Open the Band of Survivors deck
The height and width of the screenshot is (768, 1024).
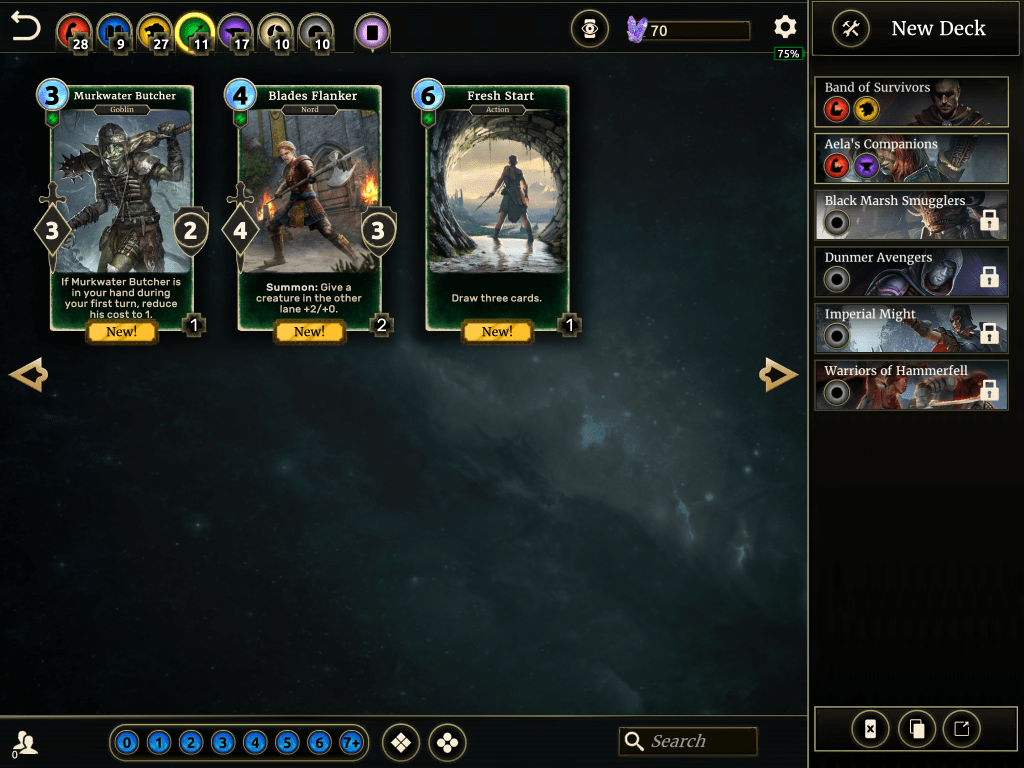pos(911,100)
